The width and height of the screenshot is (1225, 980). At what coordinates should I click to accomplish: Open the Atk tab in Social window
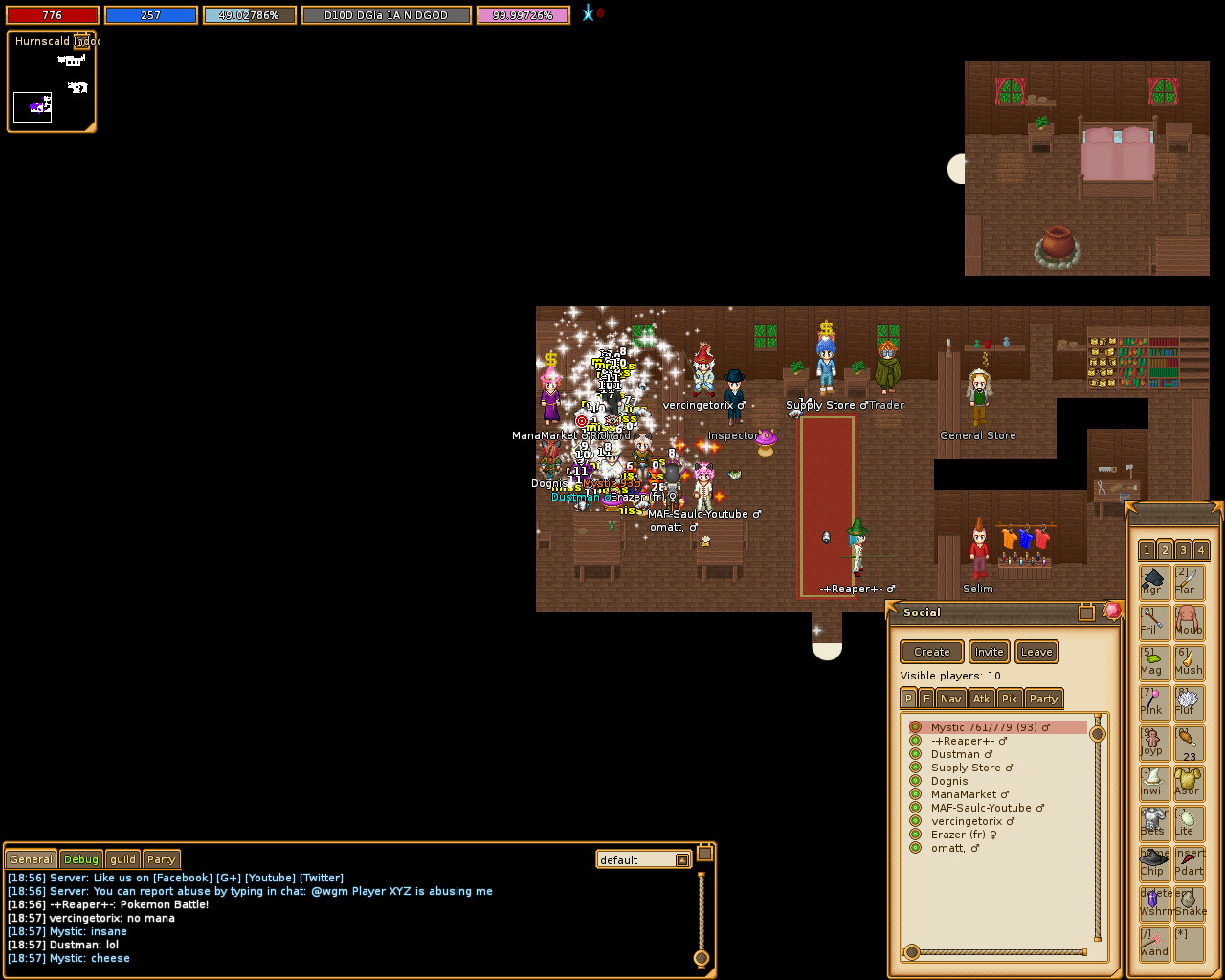[981, 699]
